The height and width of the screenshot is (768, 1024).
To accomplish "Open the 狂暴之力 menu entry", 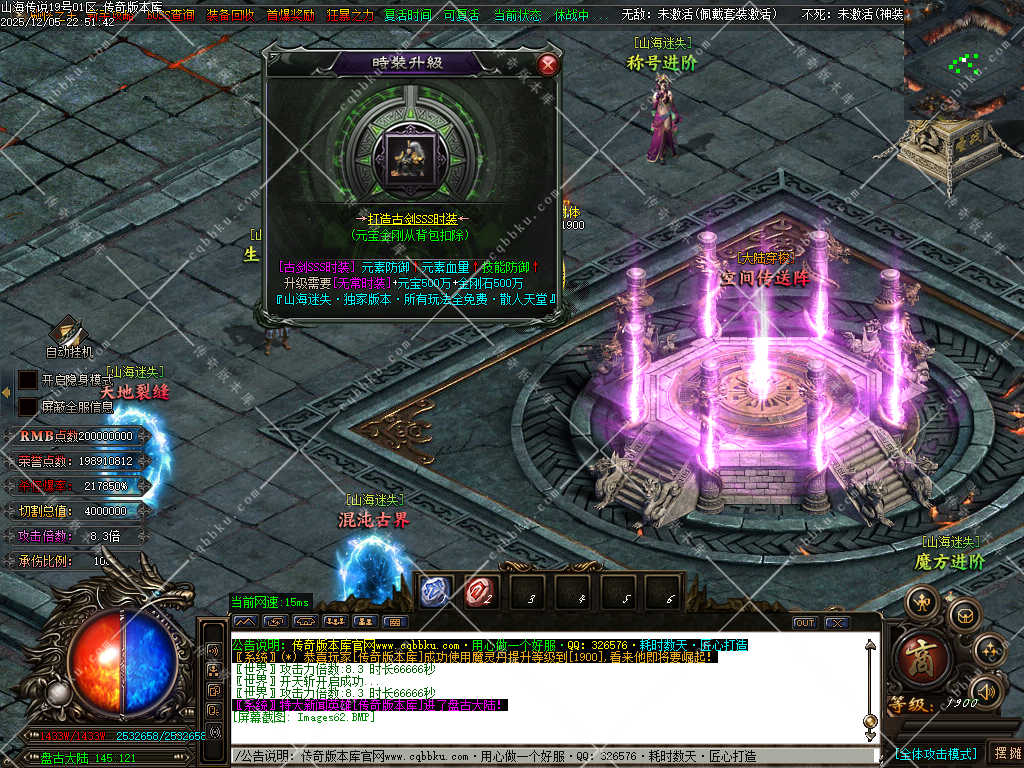I will (350, 15).
